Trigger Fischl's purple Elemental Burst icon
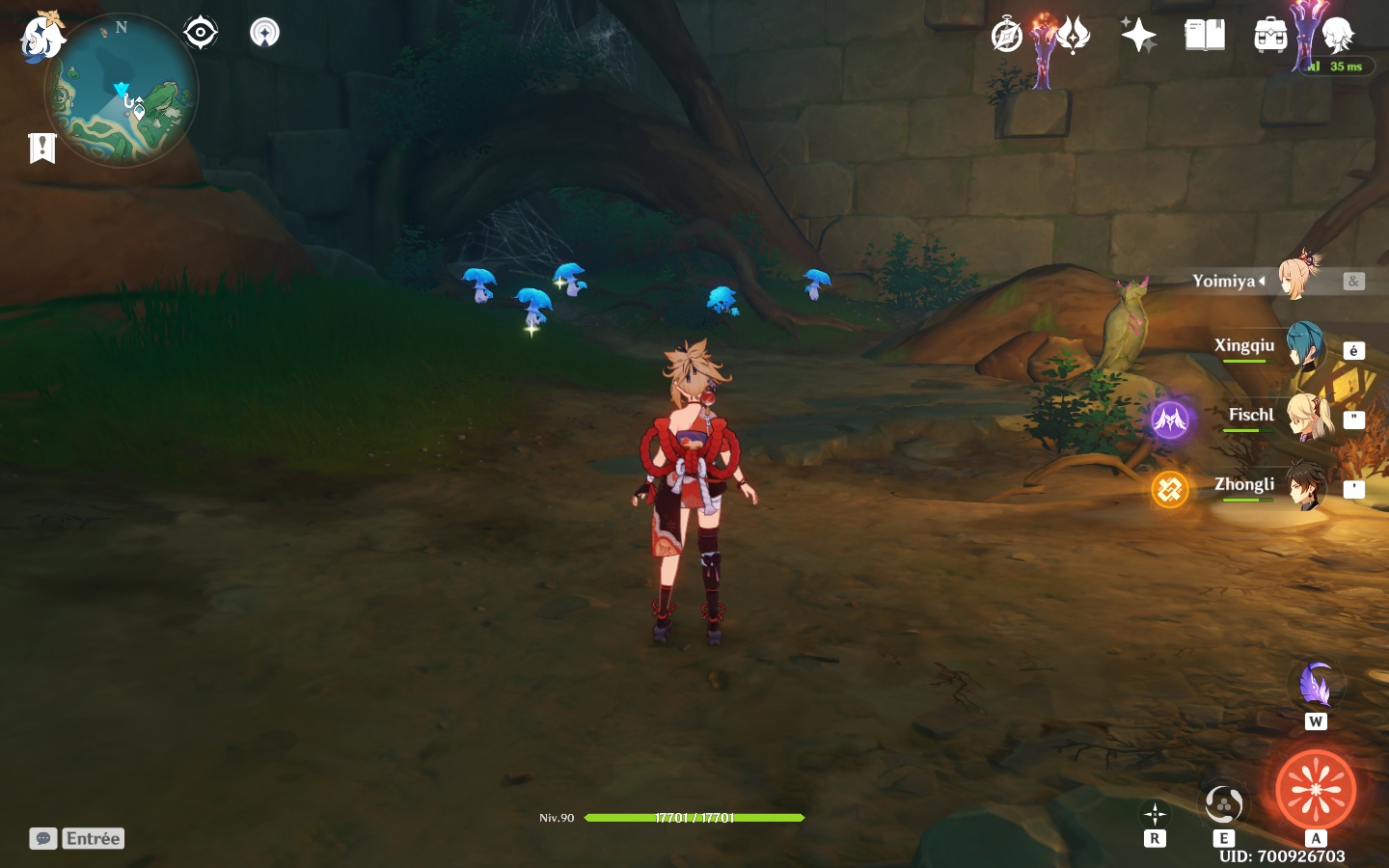1389x868 pixels. pos(1170,420)
